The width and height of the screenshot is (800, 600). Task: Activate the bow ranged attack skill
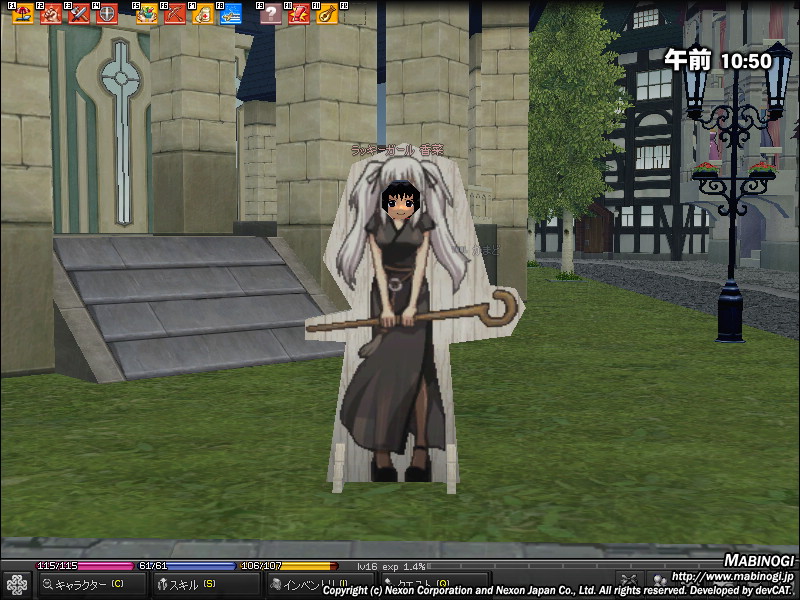(175, 14)
